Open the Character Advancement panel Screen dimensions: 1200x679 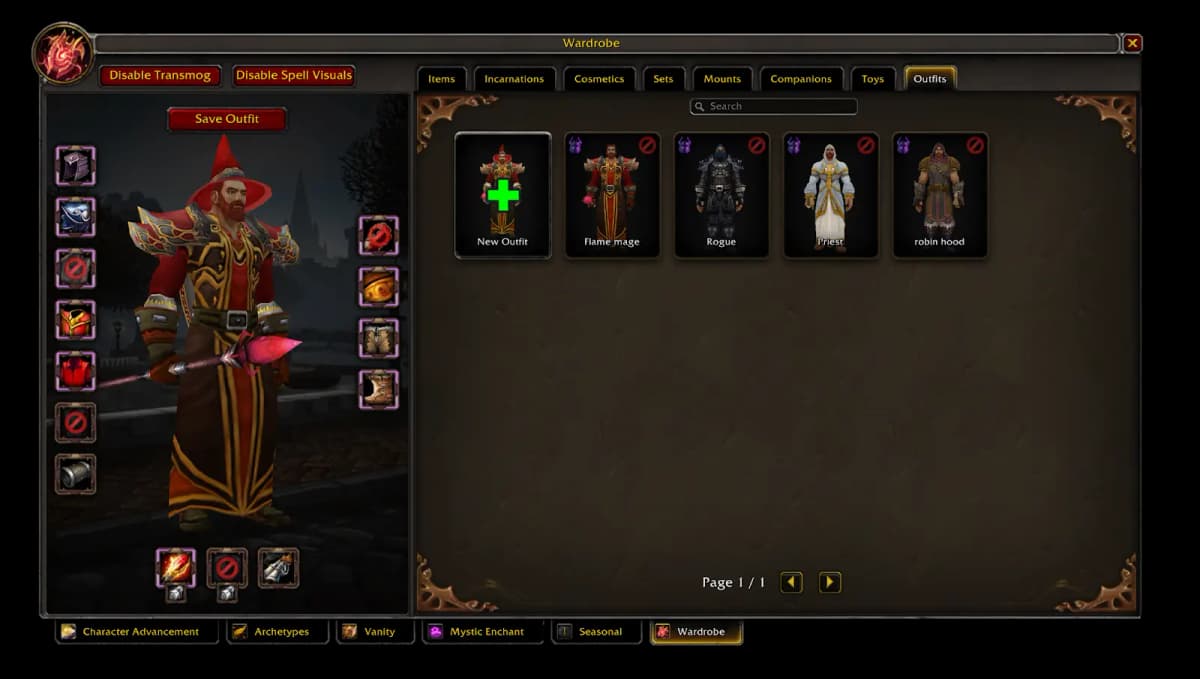(137, 632)
